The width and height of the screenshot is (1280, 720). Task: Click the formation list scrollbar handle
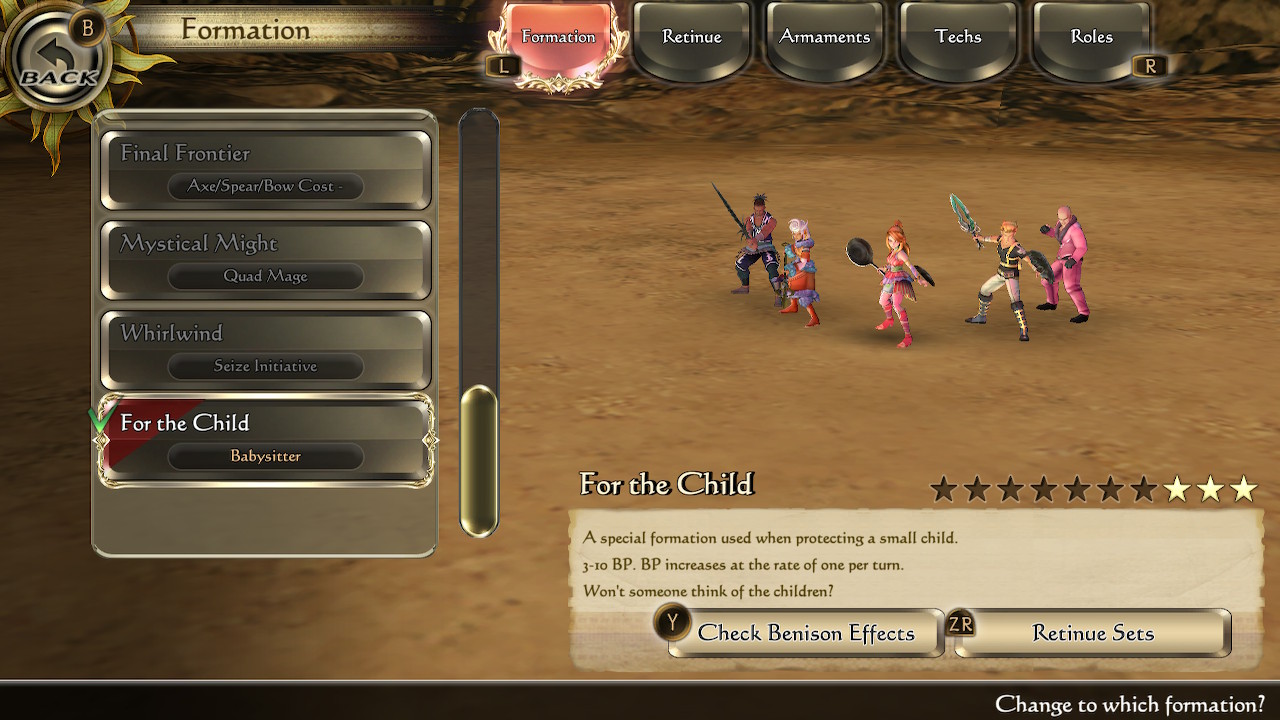pos(478,460)
